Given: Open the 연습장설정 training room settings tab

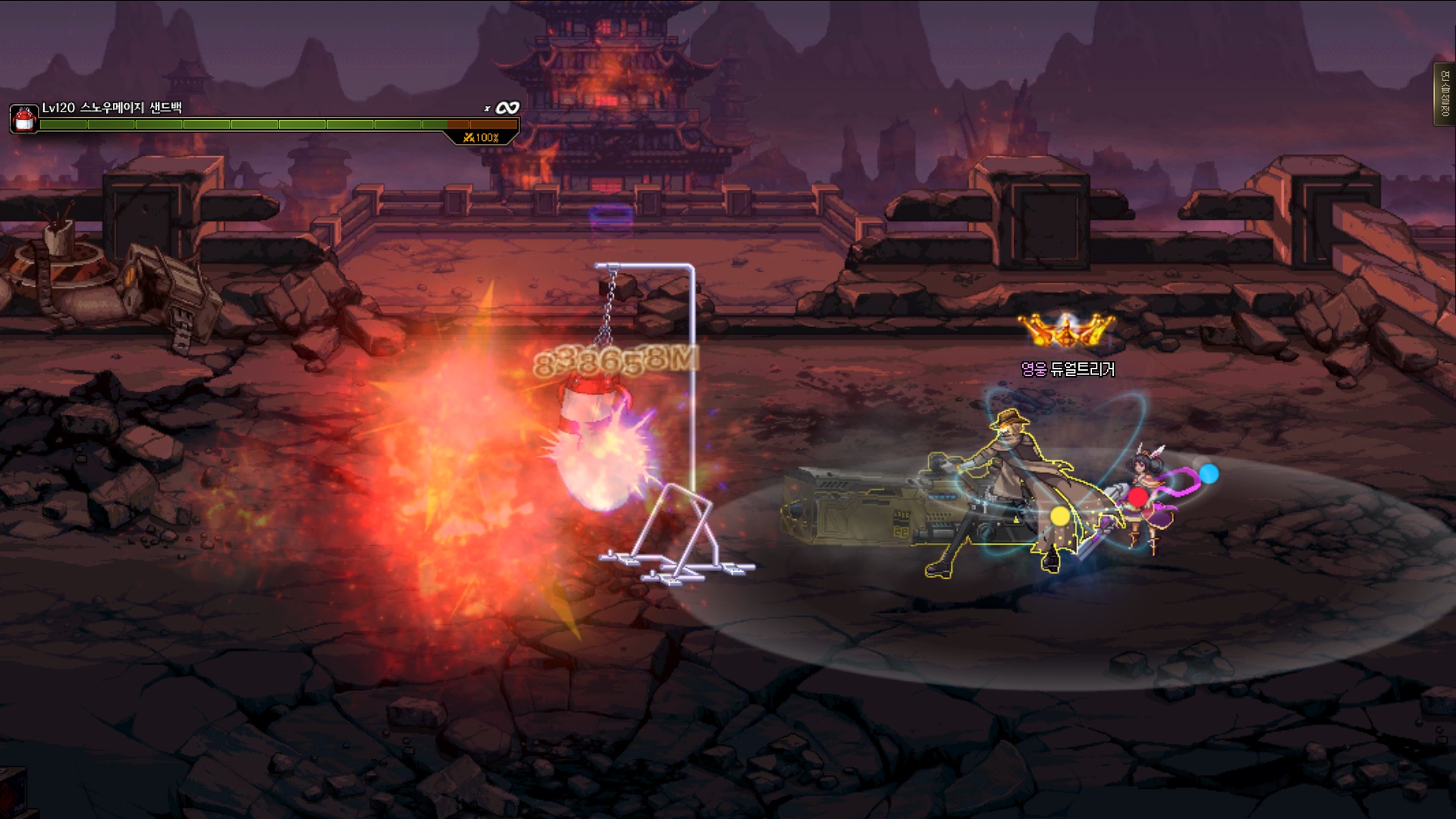Looking at the screenshot, I should pyautogui.click(x=1445, y=94).
